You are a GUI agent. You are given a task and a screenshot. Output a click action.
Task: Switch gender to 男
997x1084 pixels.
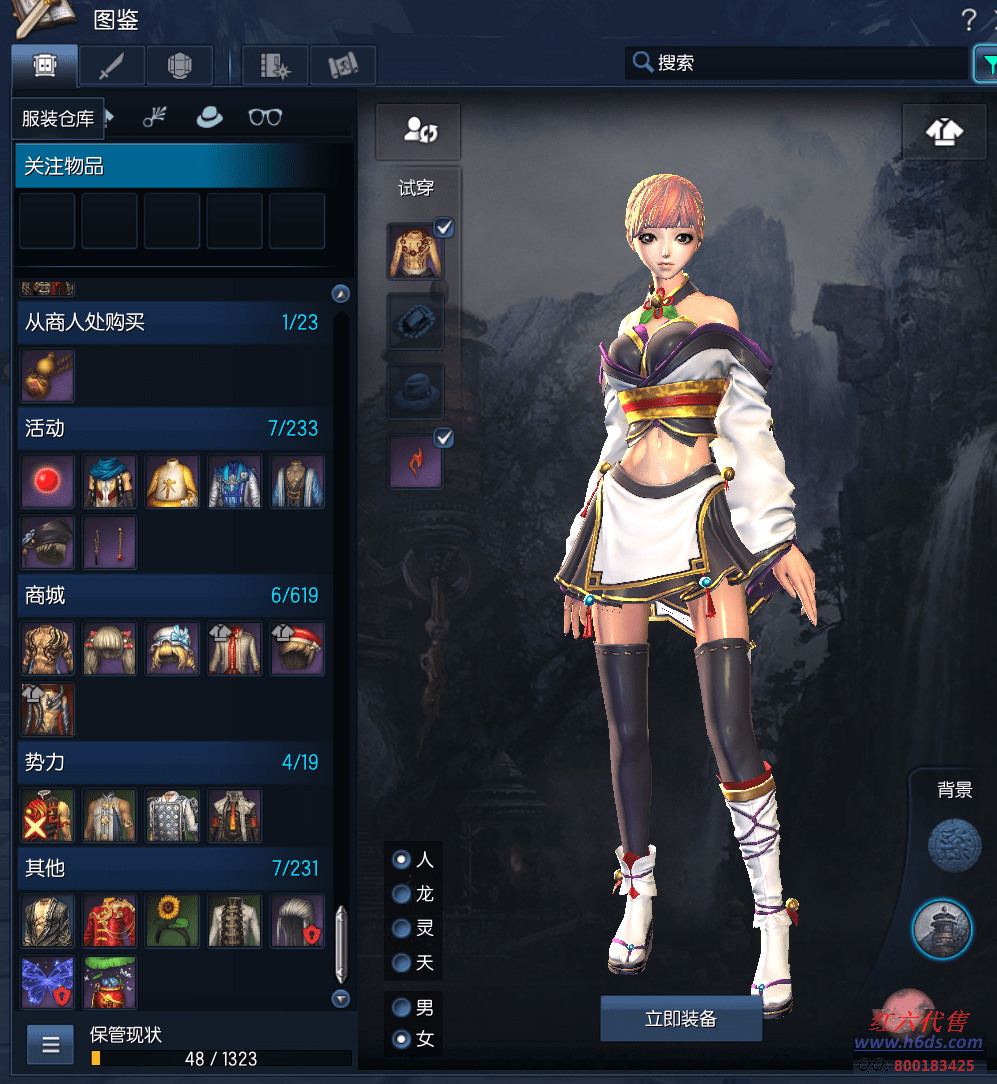pos(402,1007)
